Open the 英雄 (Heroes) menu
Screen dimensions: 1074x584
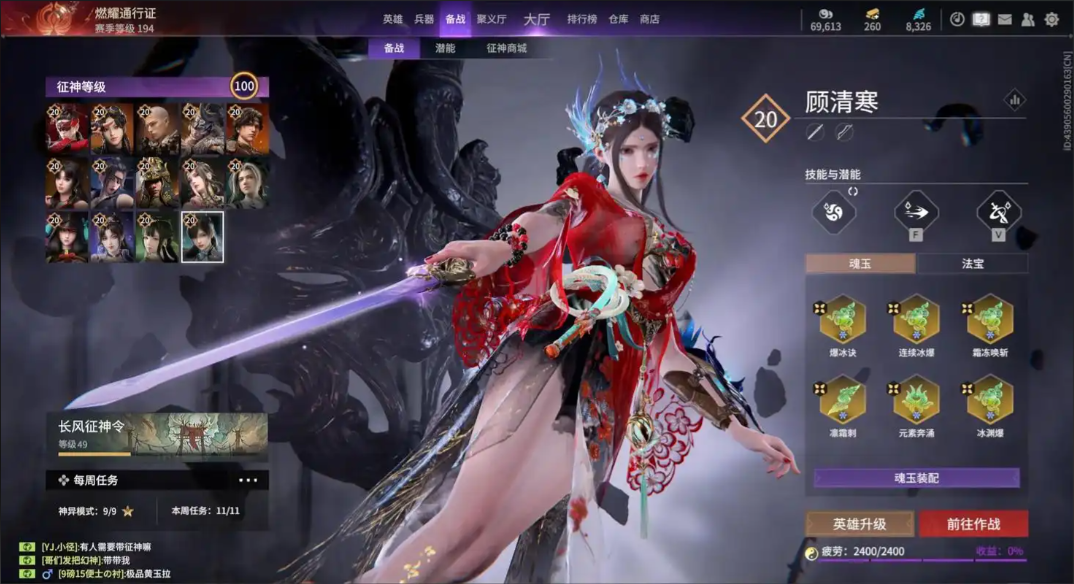[x=392, y=19]
